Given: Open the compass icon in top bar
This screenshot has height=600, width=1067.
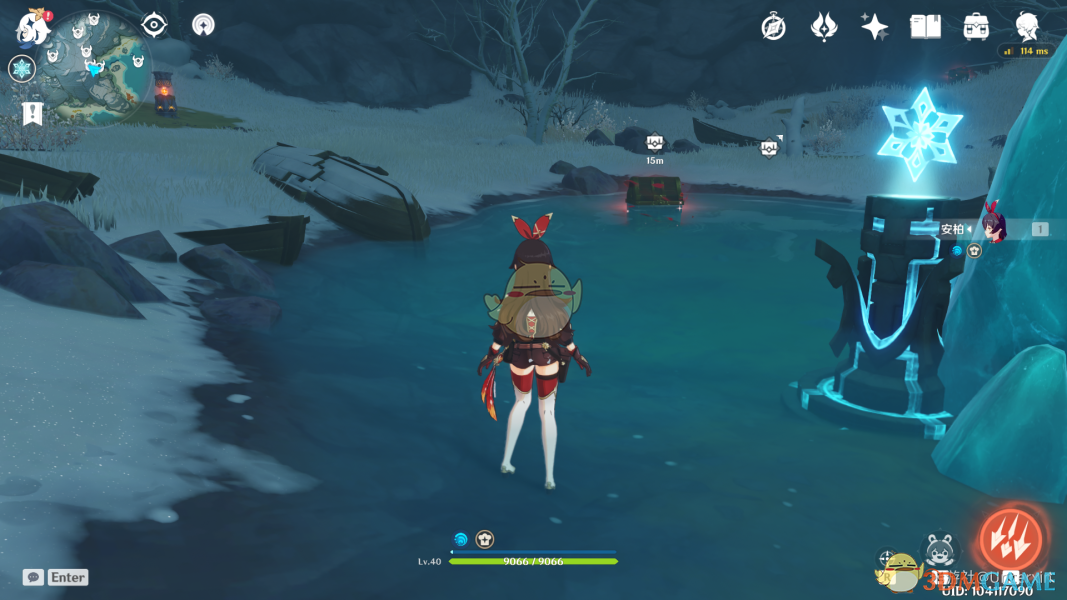Looking at the screenshot, I should point(773,27).
